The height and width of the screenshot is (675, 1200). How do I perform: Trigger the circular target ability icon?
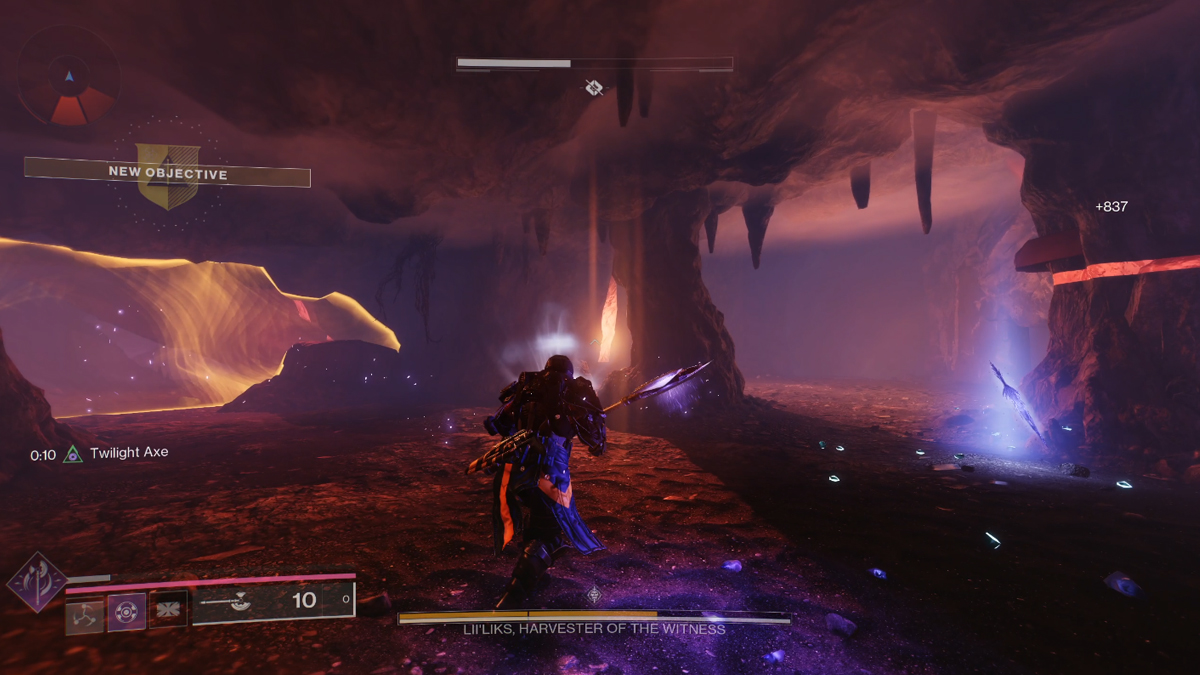coord(127,611)
